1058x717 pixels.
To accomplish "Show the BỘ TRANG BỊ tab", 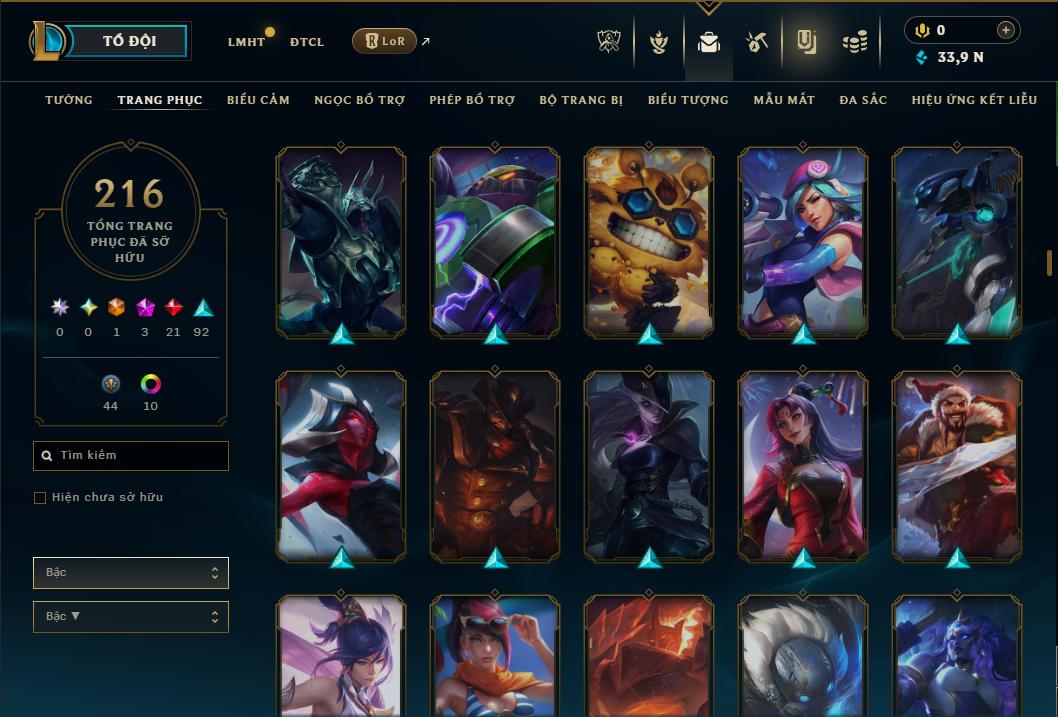I will click(581, 100).
